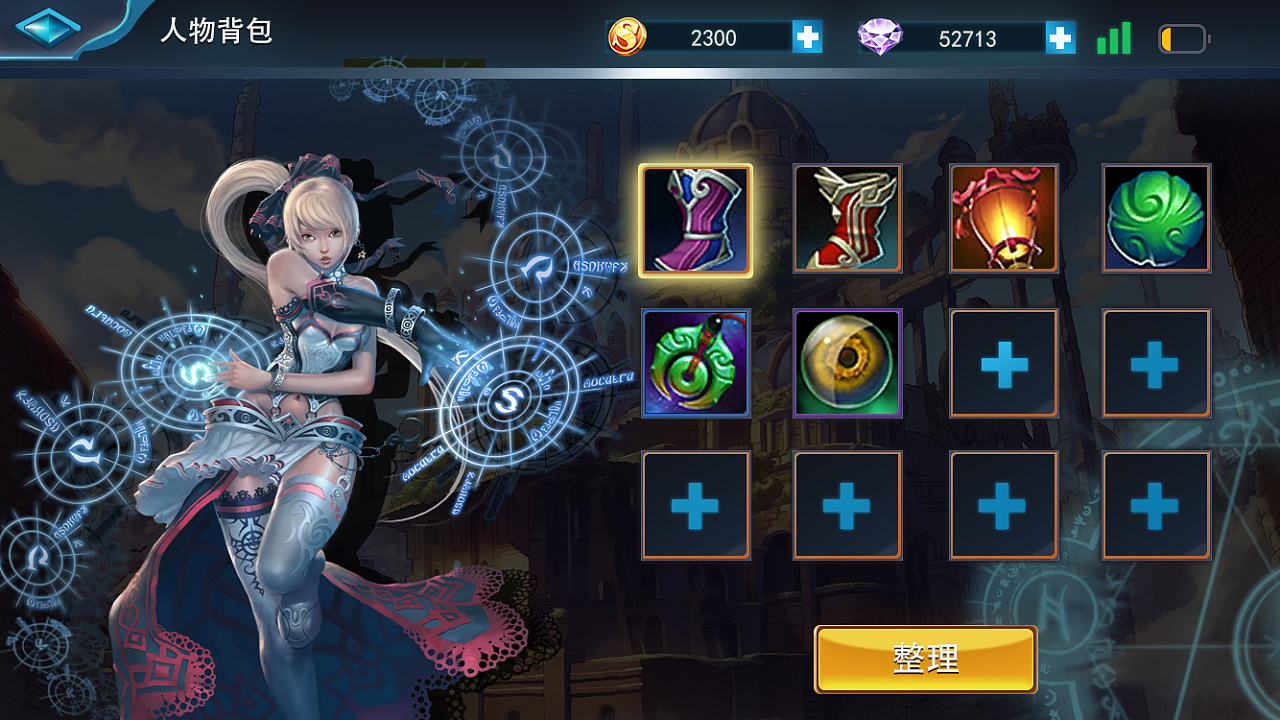The image size is (1280, 720).
Task: Add more diamonds via the plus button
Action: point(1058,37)
